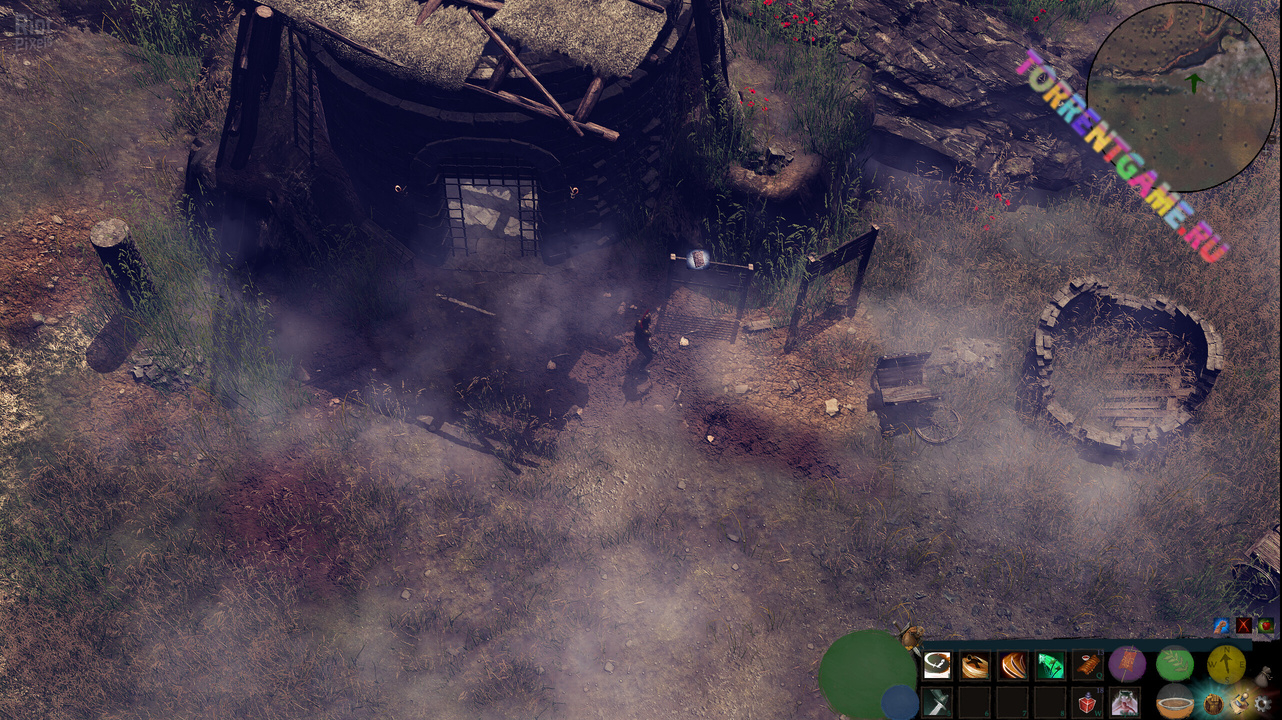This screenshot has width=1282, height=720.
Task: Click the circular minimap
Action: [x=1181, y=96]
